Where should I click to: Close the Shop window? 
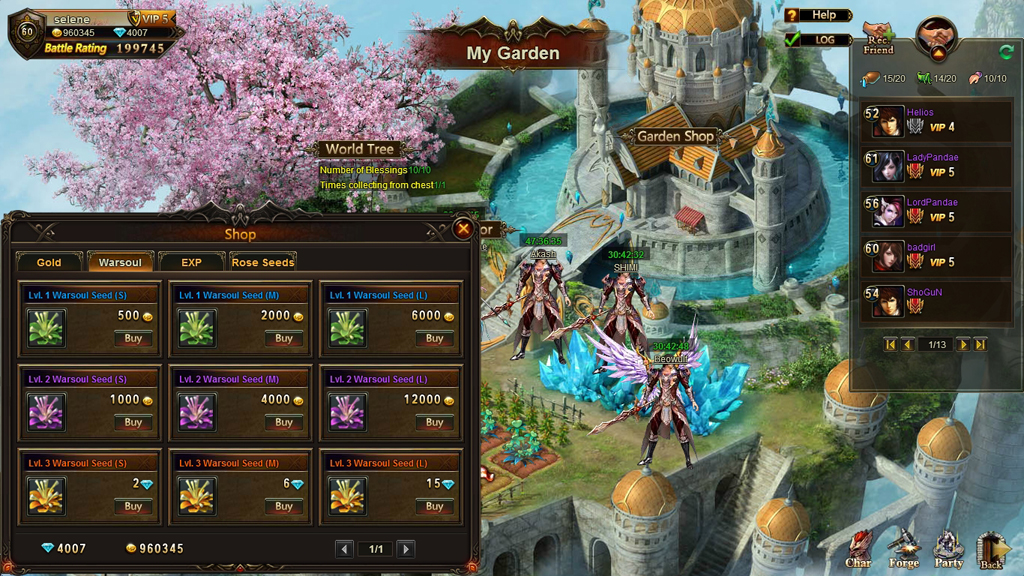463,228
